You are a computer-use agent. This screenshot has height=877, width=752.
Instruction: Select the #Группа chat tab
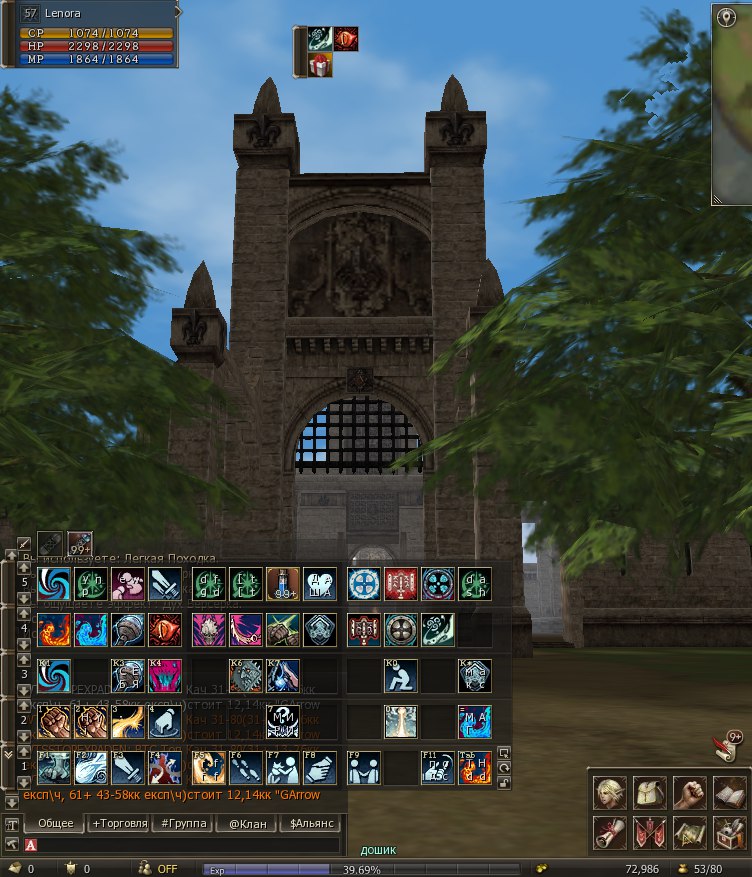[182, 824]
